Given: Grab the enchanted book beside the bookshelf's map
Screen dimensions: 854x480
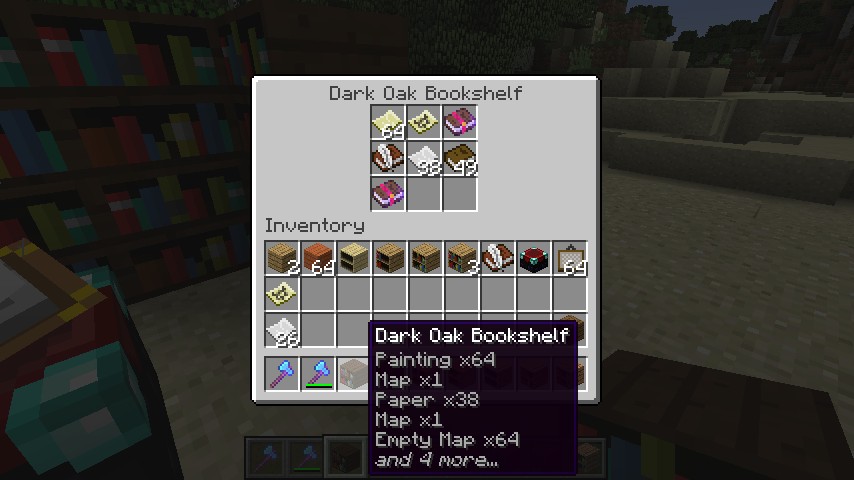Looking at the screenshot, I should coord(460,123).
